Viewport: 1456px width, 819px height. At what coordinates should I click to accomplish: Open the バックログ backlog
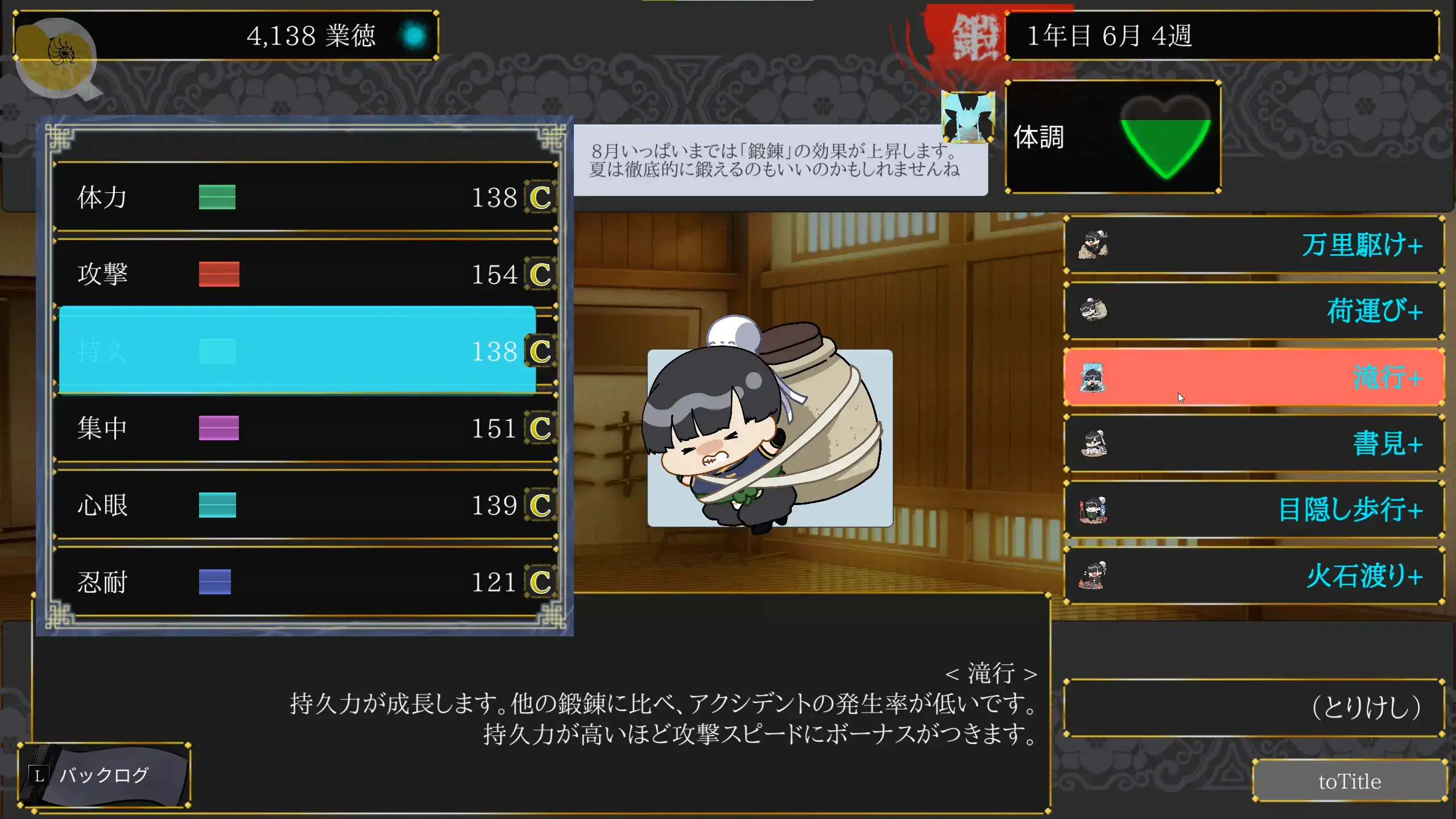pyautogui.click(x=104, y=775)
